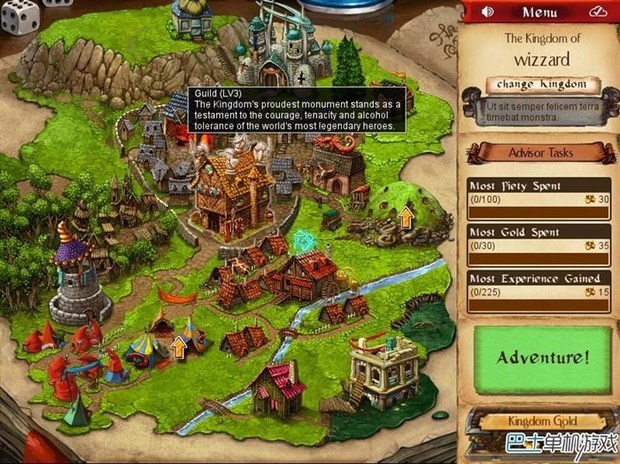Toggle the sound speaker icon

[x=487, y=12]
